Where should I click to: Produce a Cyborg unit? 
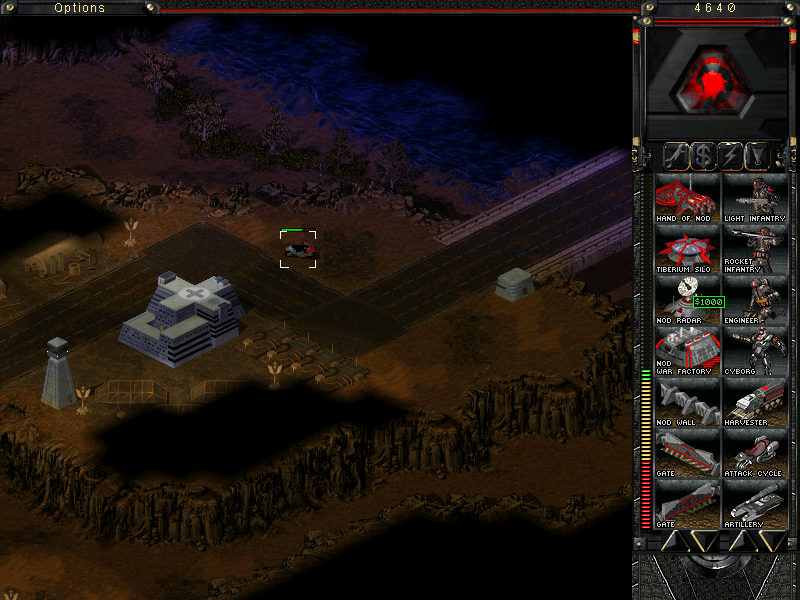[754, 352]
